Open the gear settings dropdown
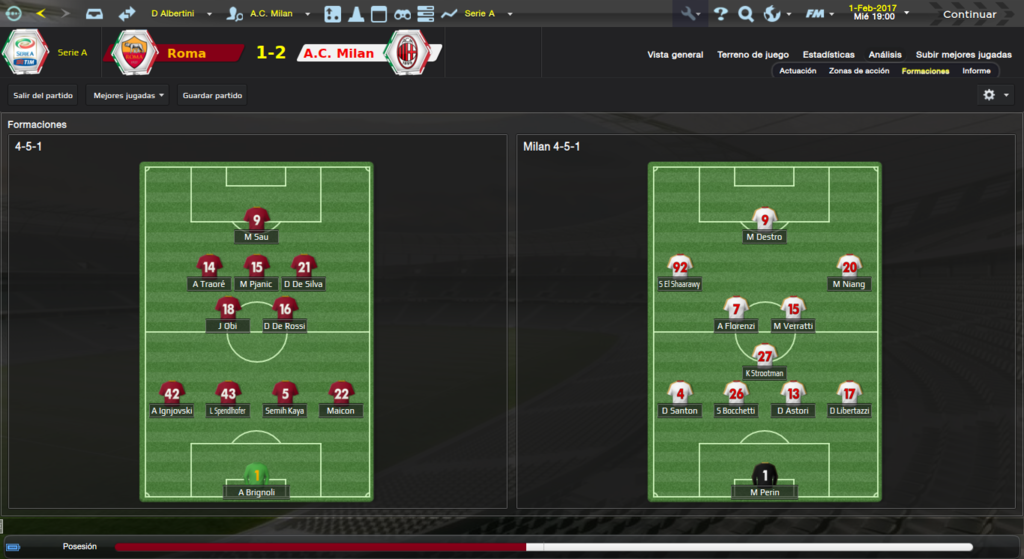Image resolution: width=1024 pixels, height=559 pixels. pyautogui.click(x=996, y=95)
